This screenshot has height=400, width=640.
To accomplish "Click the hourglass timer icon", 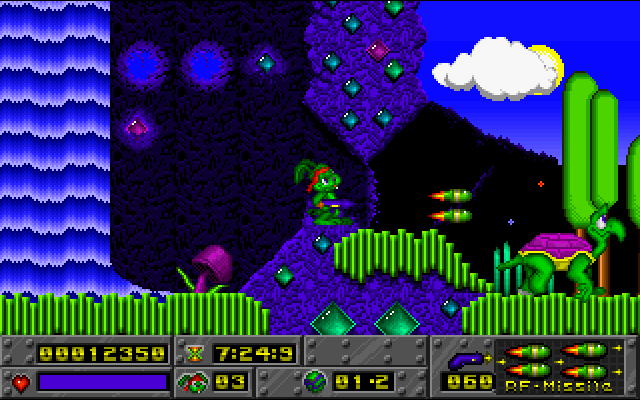I will tap(194, 353).
